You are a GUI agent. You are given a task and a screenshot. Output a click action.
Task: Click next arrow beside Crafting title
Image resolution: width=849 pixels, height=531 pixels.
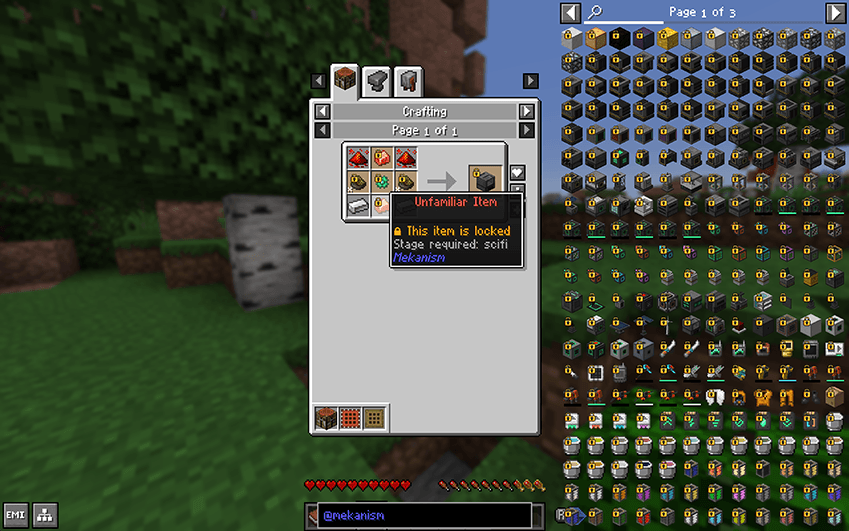point(526,112)
